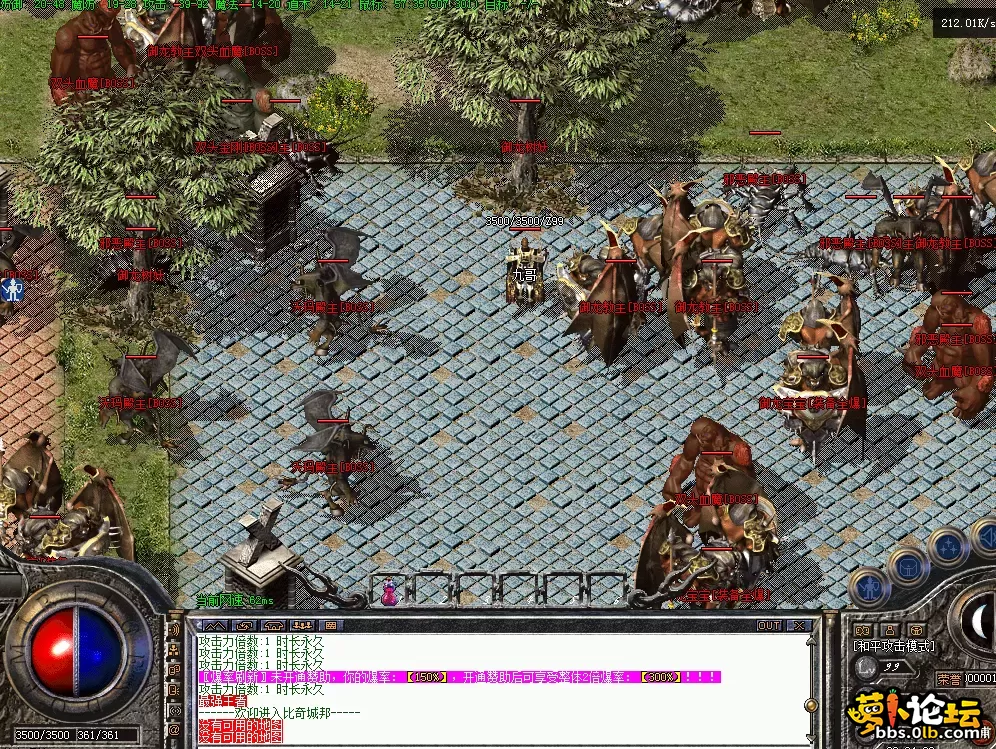Screen dimensions: 996x749
Task: Switch the peaceful attack mode label
Action: point(893,647)
